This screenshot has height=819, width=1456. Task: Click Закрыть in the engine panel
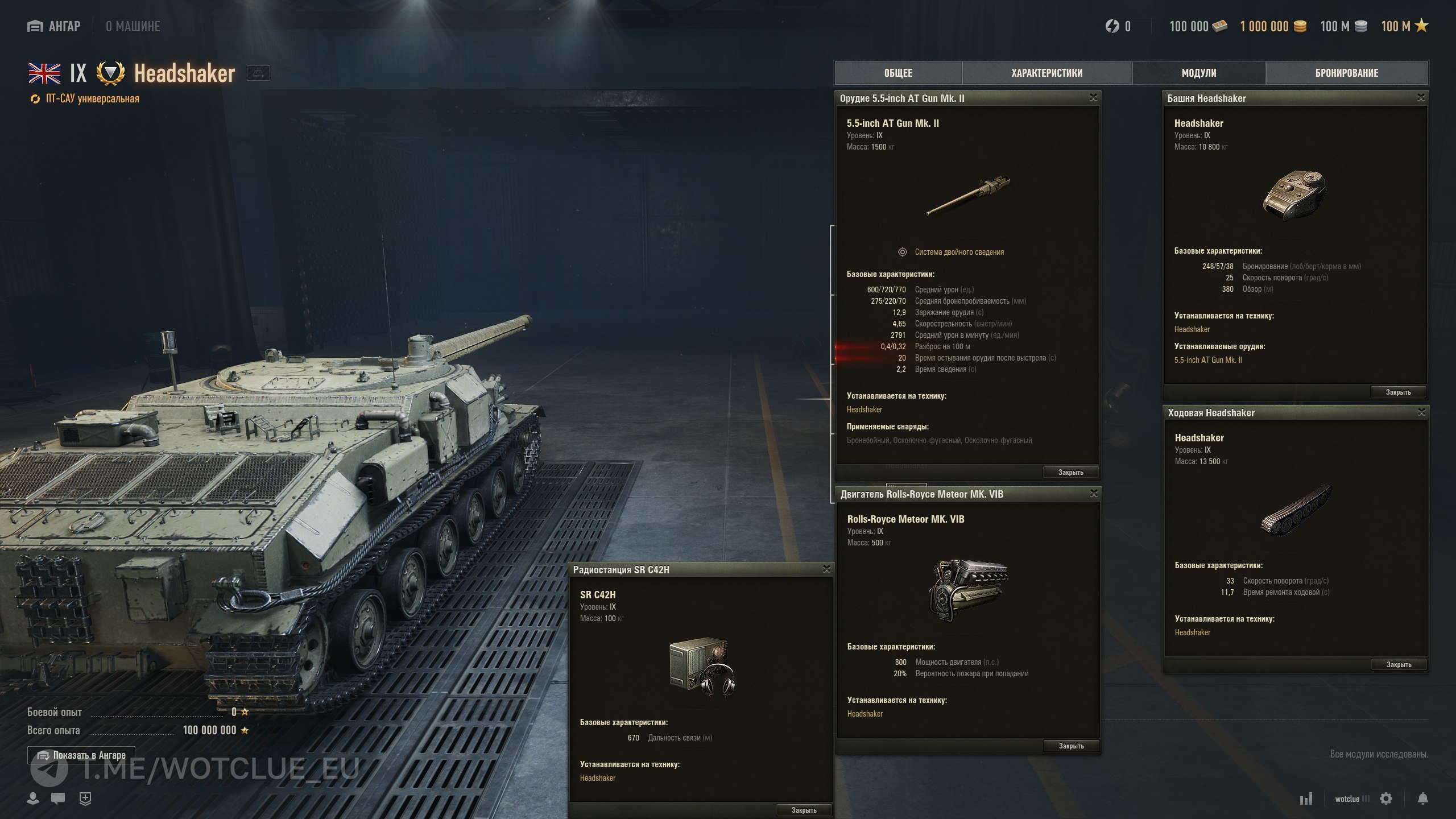point(1071,746)
